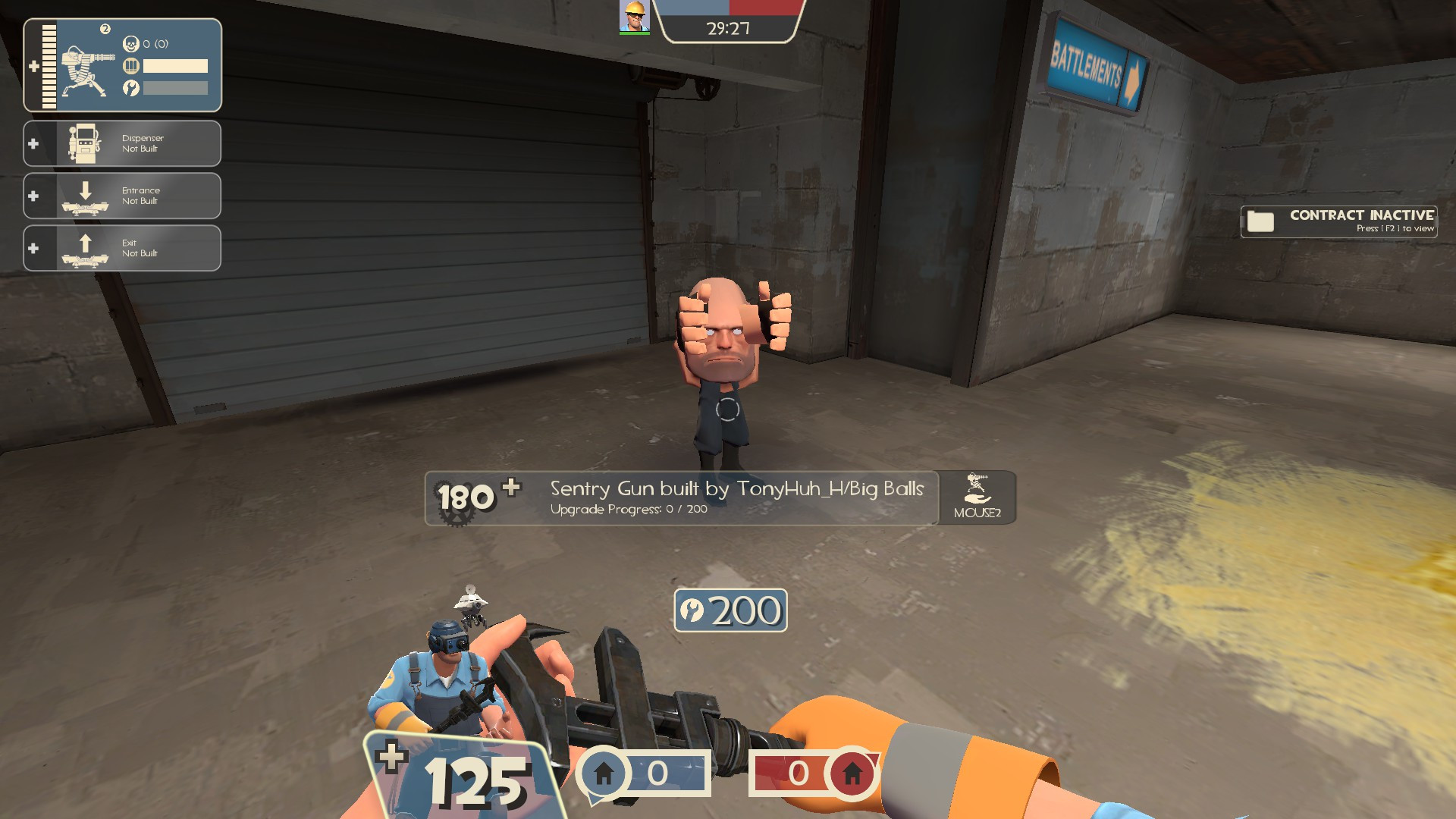Select the Teleporter Exit icon
Image resolution: width=1456 pixels, height=819 pixels.
point(86,247)
